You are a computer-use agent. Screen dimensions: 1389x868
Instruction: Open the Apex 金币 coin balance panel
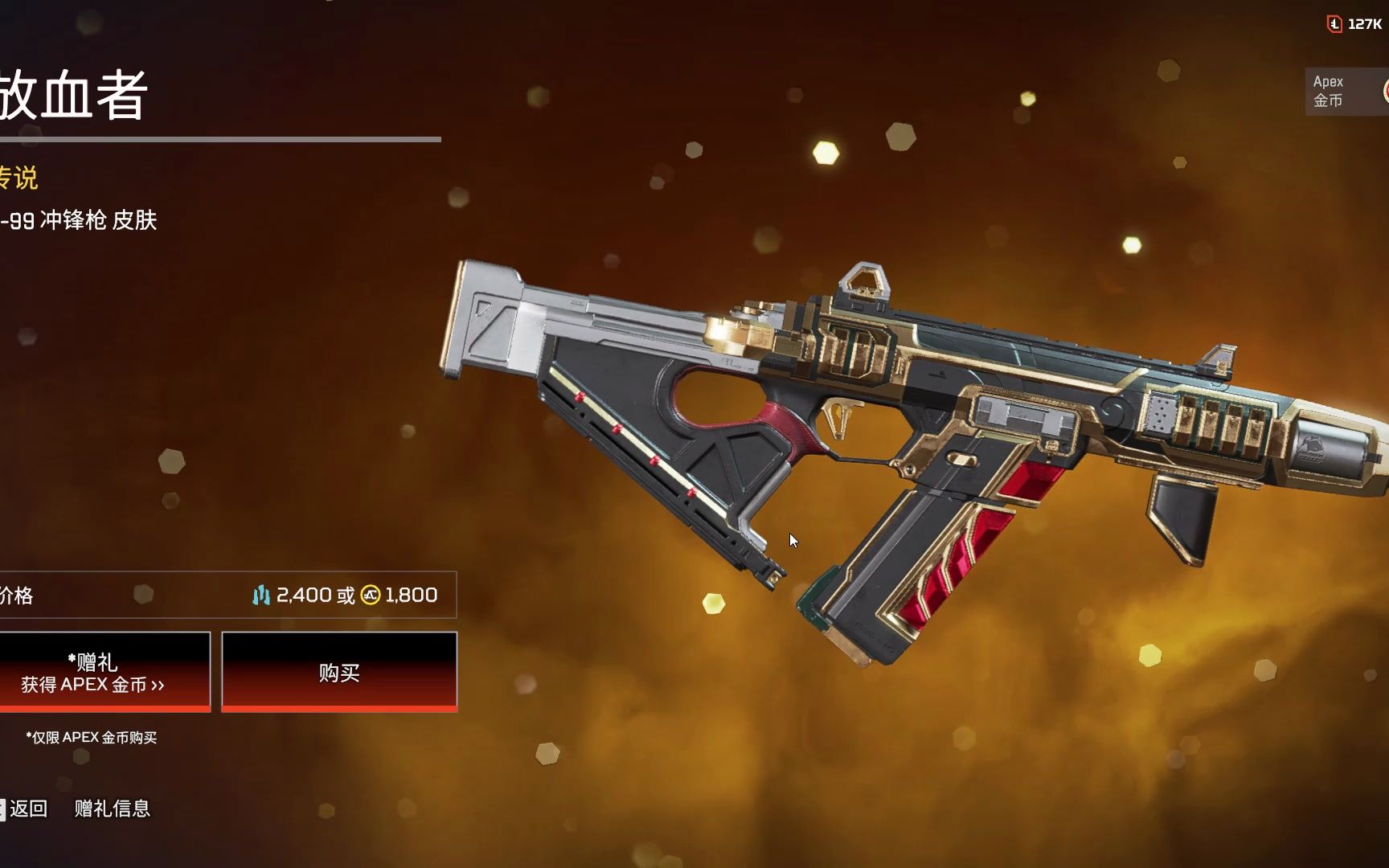pos(1346,92)
